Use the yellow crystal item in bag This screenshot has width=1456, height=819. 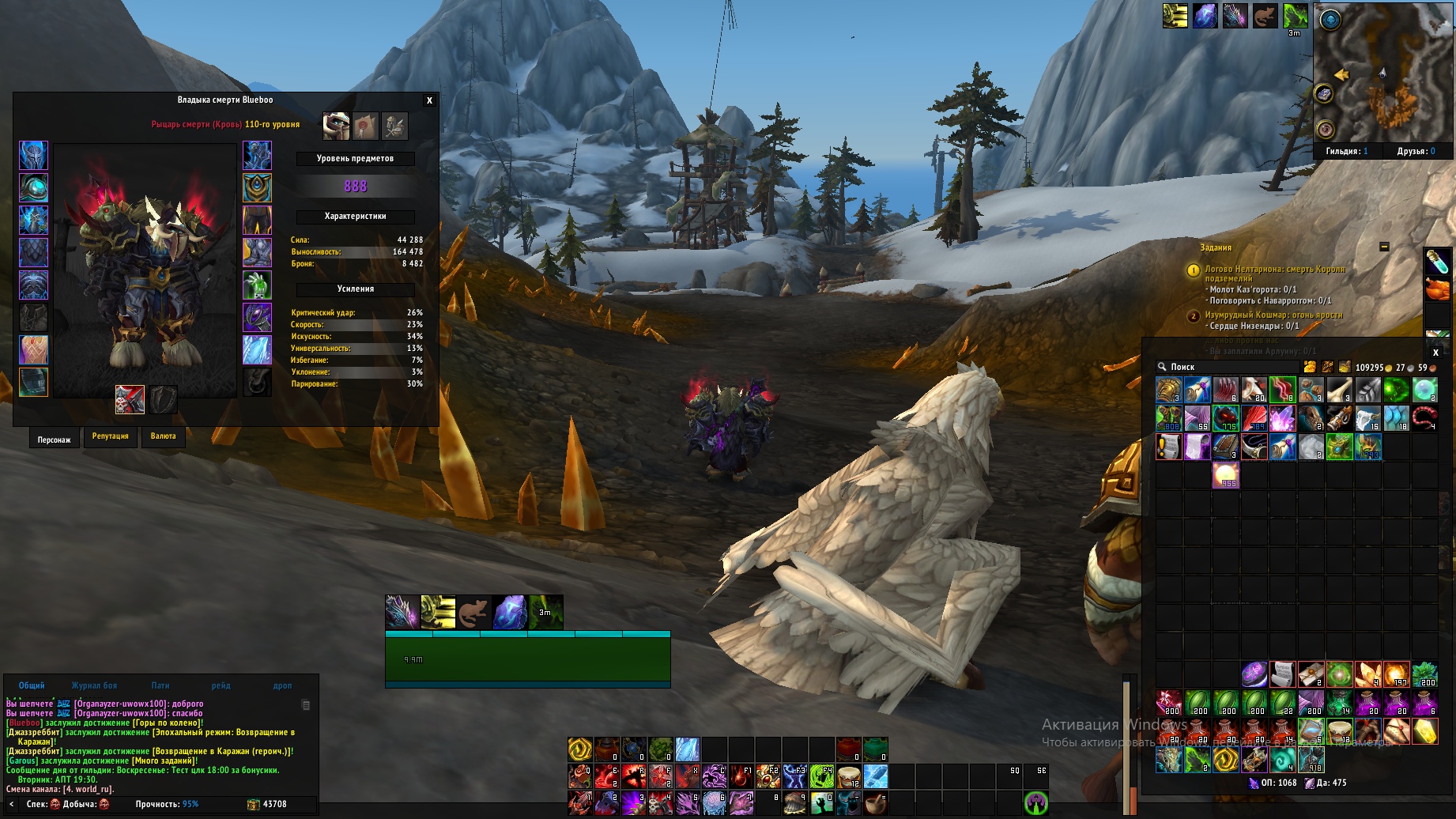click(x=1424, y=730)
